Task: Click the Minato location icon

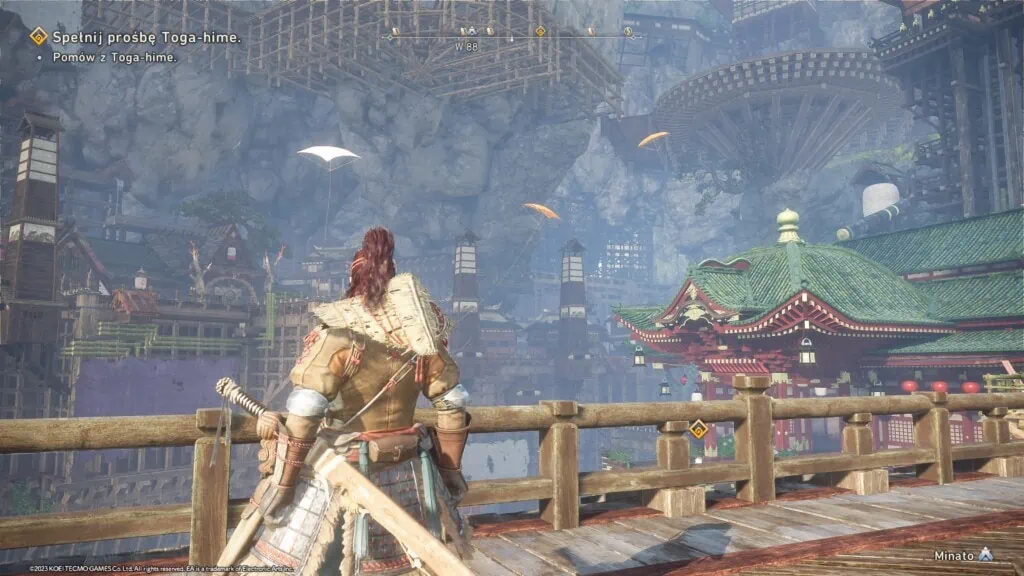Action: tap(986, 553)
